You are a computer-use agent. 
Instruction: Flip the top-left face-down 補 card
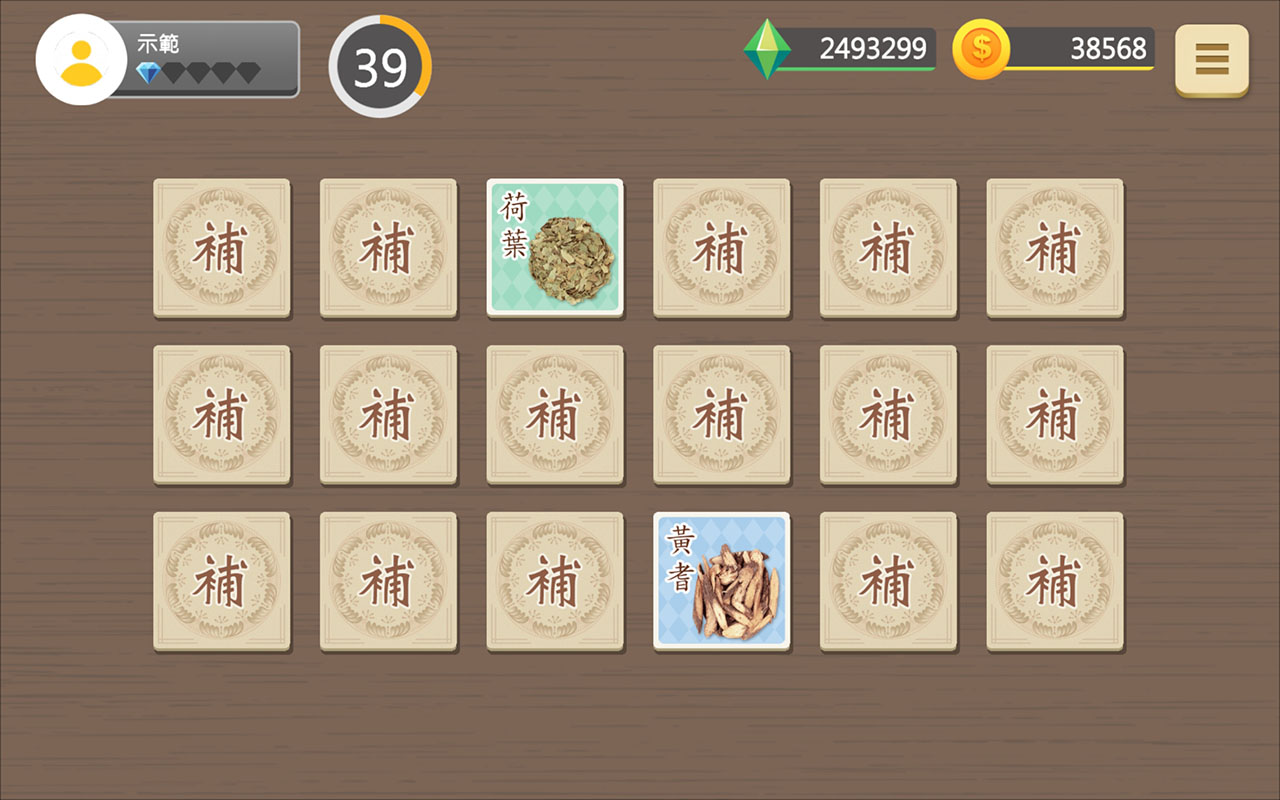(x=221, y=249)
